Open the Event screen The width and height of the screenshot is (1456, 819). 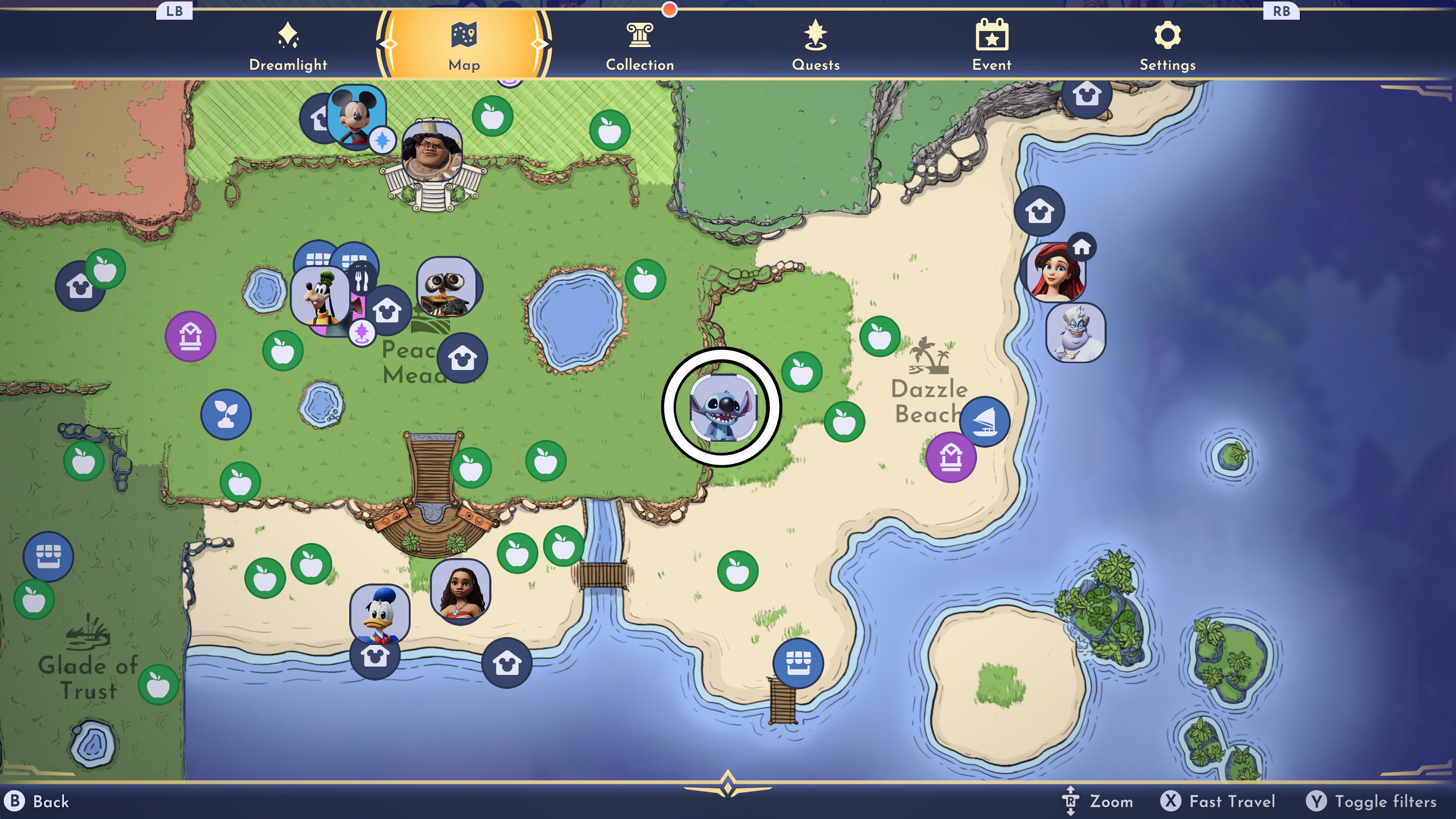[x=993, y=45]
